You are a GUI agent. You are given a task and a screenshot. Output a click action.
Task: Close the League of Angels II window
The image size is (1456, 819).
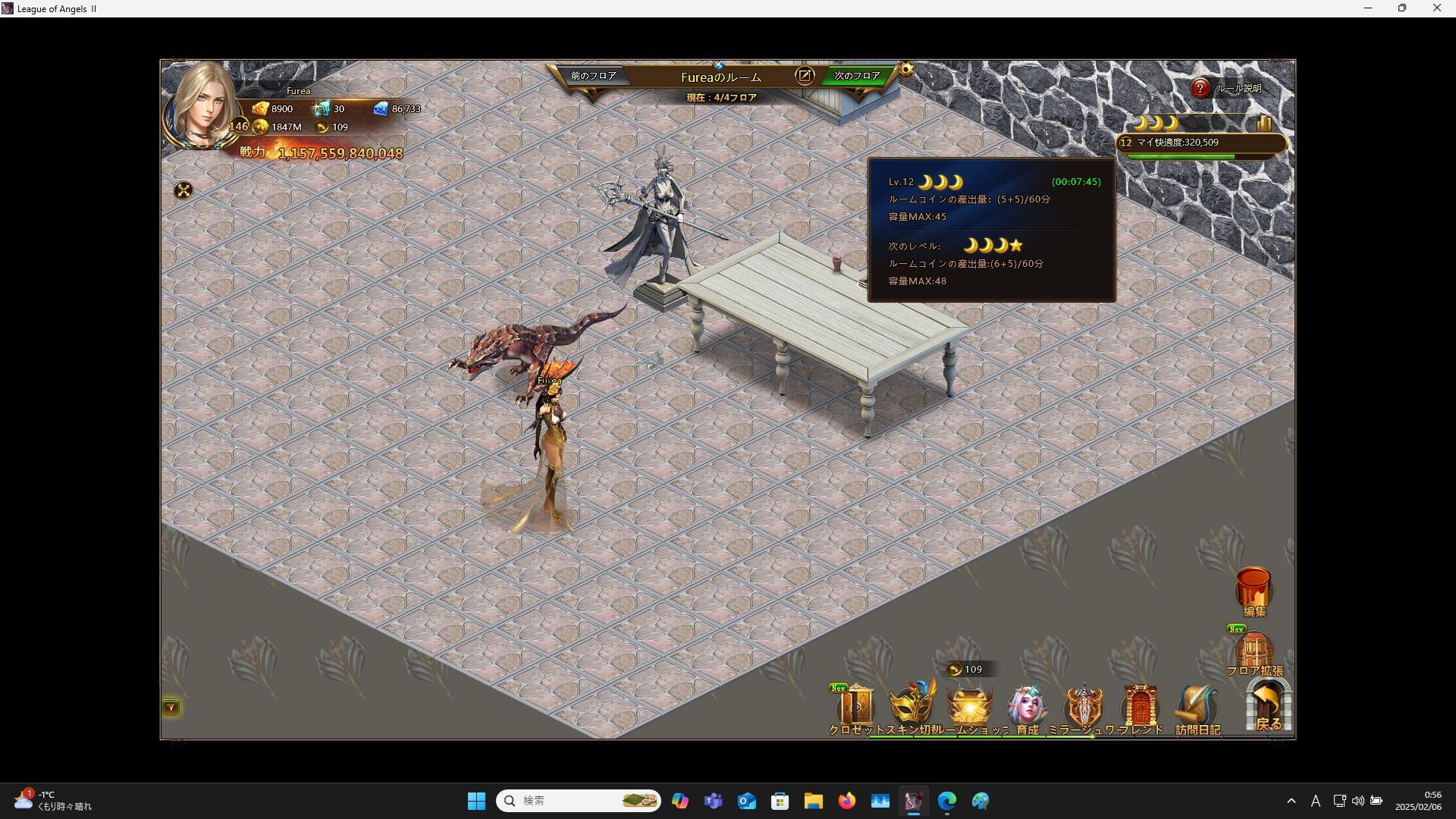tap(1436, 8)
